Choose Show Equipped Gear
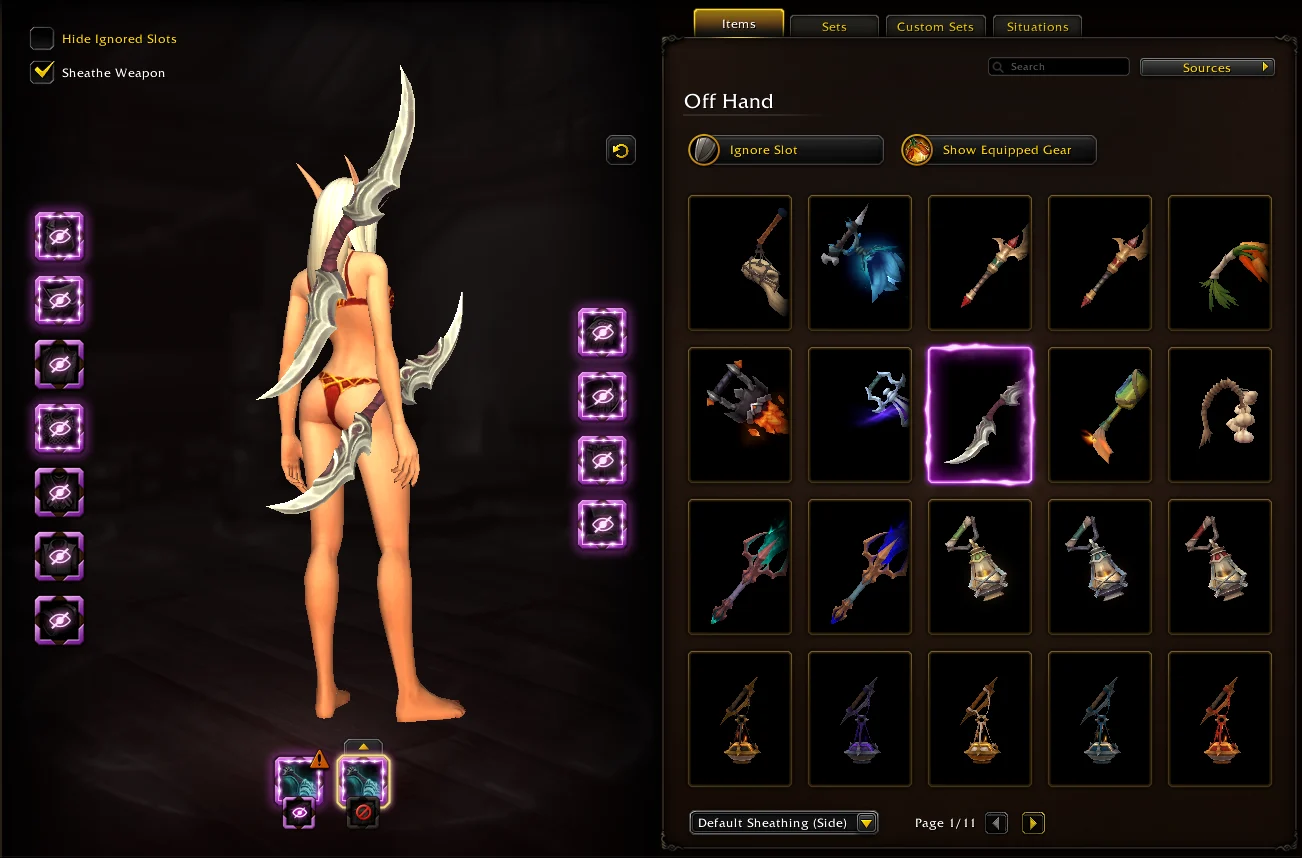Viewport: 1302px width, 858px height. (x=999, y=150)
